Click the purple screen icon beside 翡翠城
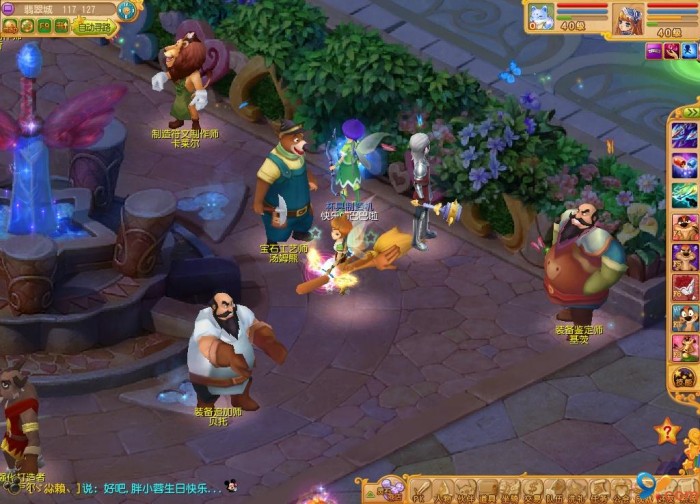 pyautogui.click(x=8, y=10)
